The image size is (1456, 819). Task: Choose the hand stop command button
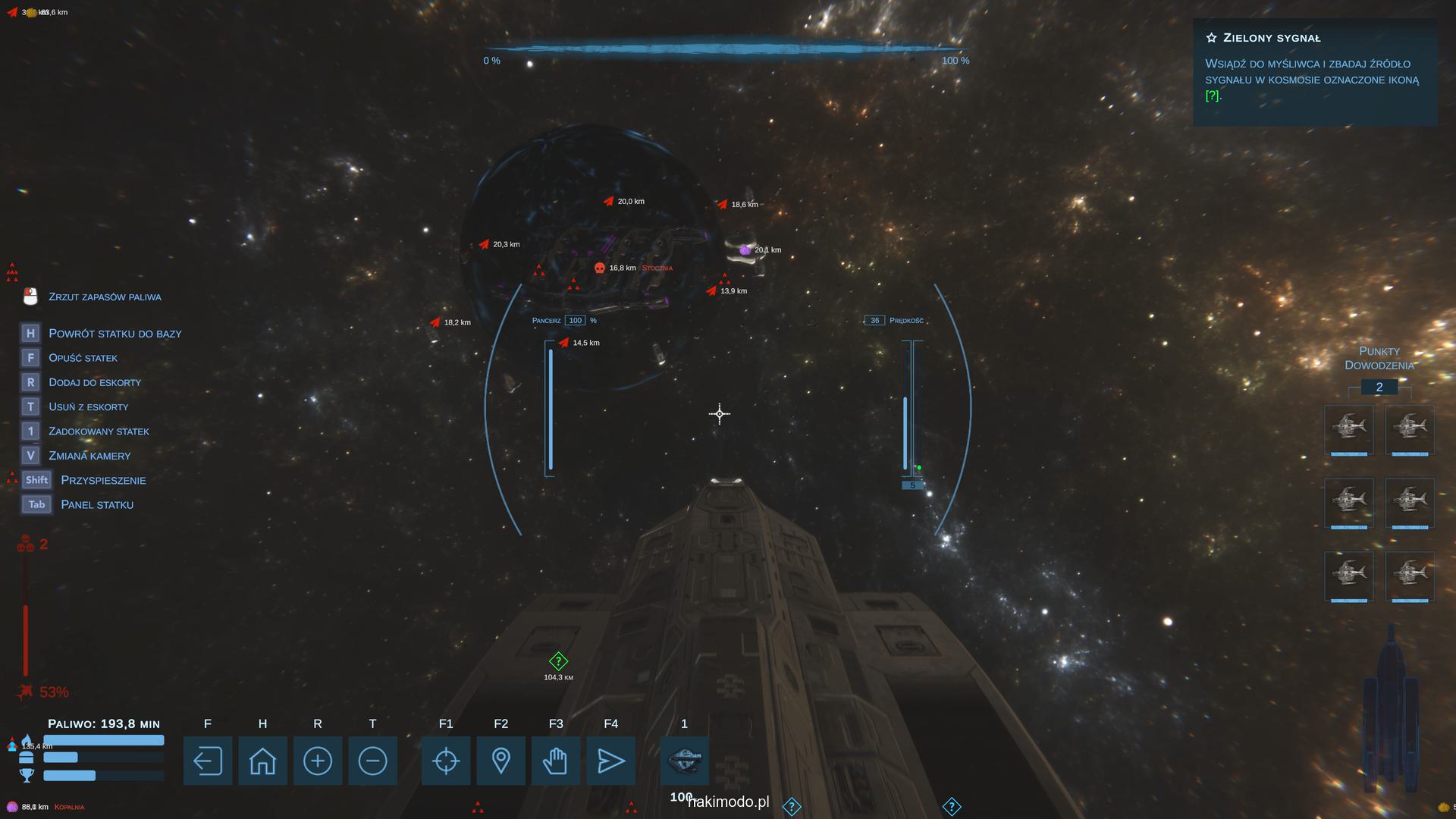point(556,761)
